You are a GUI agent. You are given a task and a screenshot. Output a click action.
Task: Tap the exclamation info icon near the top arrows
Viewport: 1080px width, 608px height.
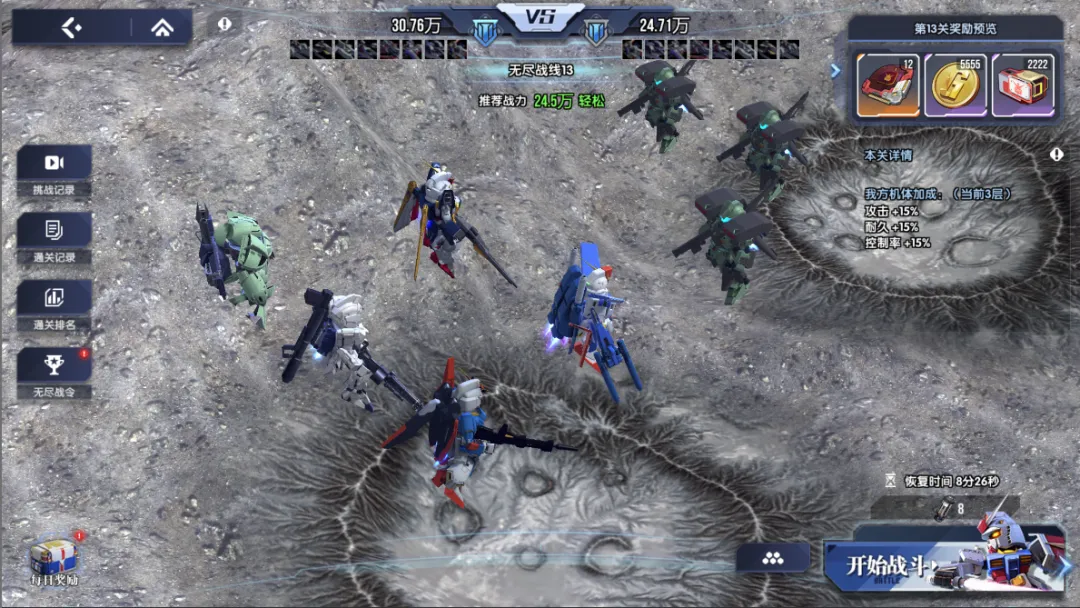[225, 23]
